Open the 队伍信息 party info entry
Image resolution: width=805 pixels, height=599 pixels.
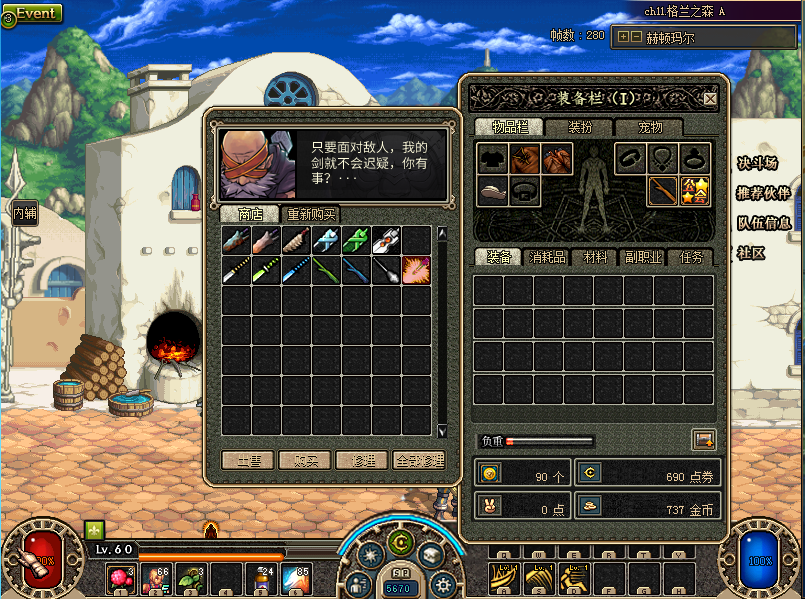(763, 224)
